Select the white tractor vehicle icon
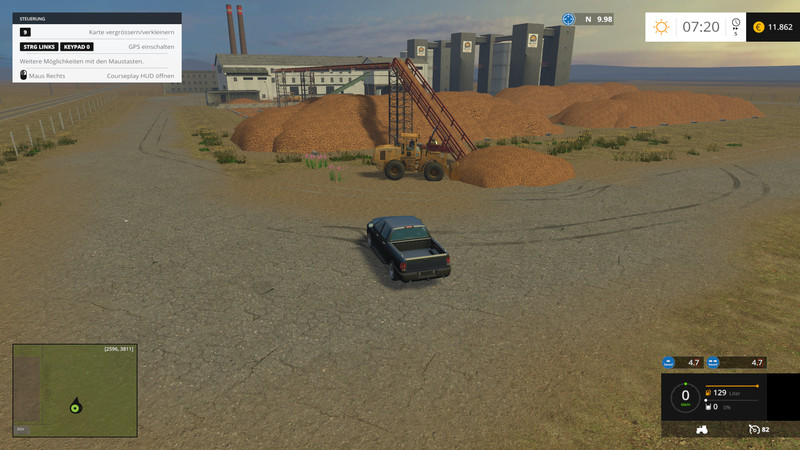This screenshot has width=800, height=450. [x=702, y=429]
